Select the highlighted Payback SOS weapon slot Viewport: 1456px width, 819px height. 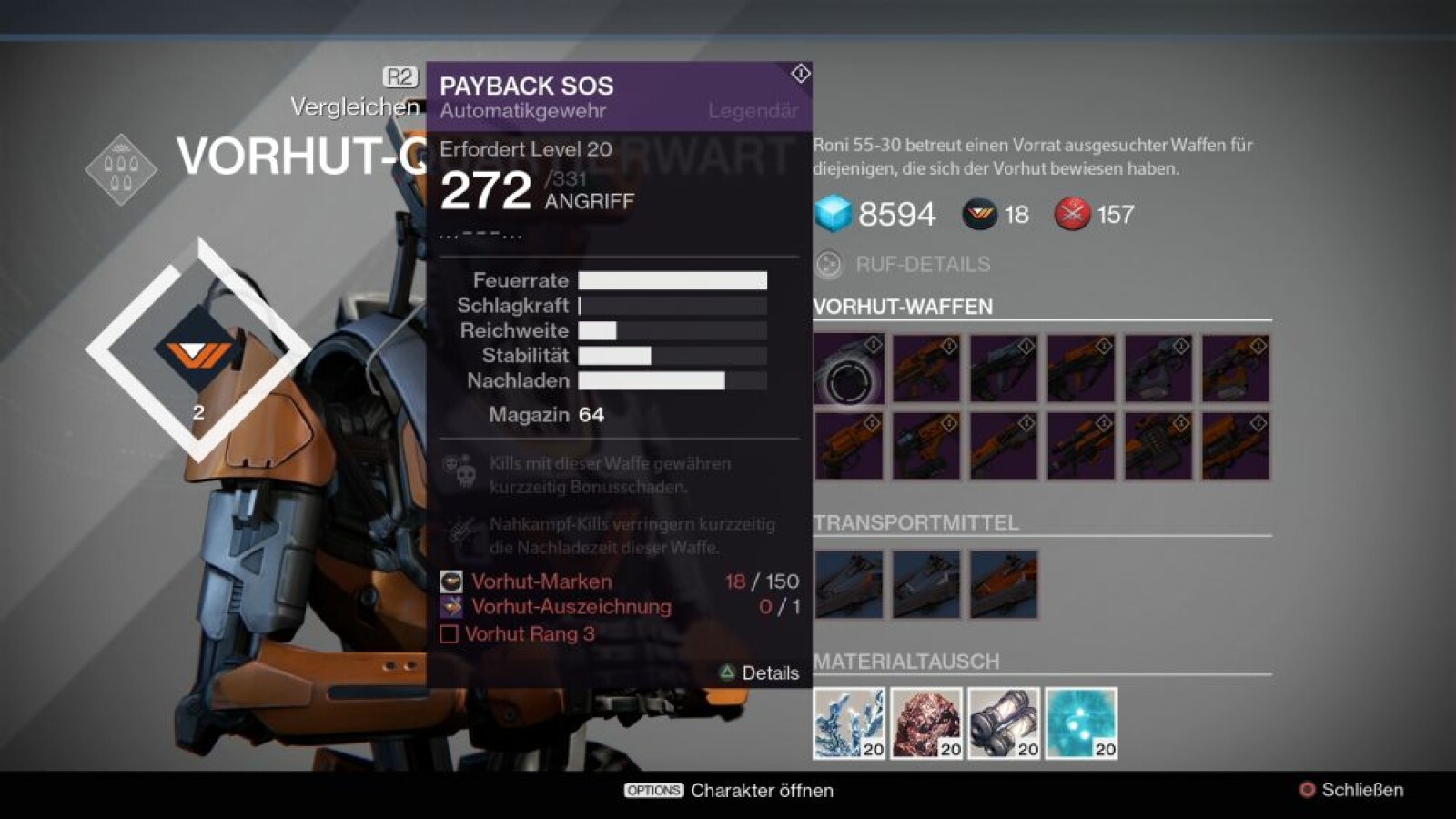click(848, 369)
